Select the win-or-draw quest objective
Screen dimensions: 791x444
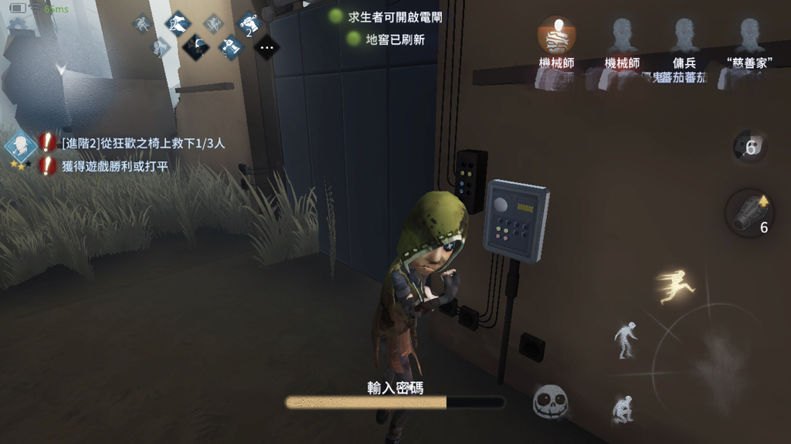(x=115, y=166)
